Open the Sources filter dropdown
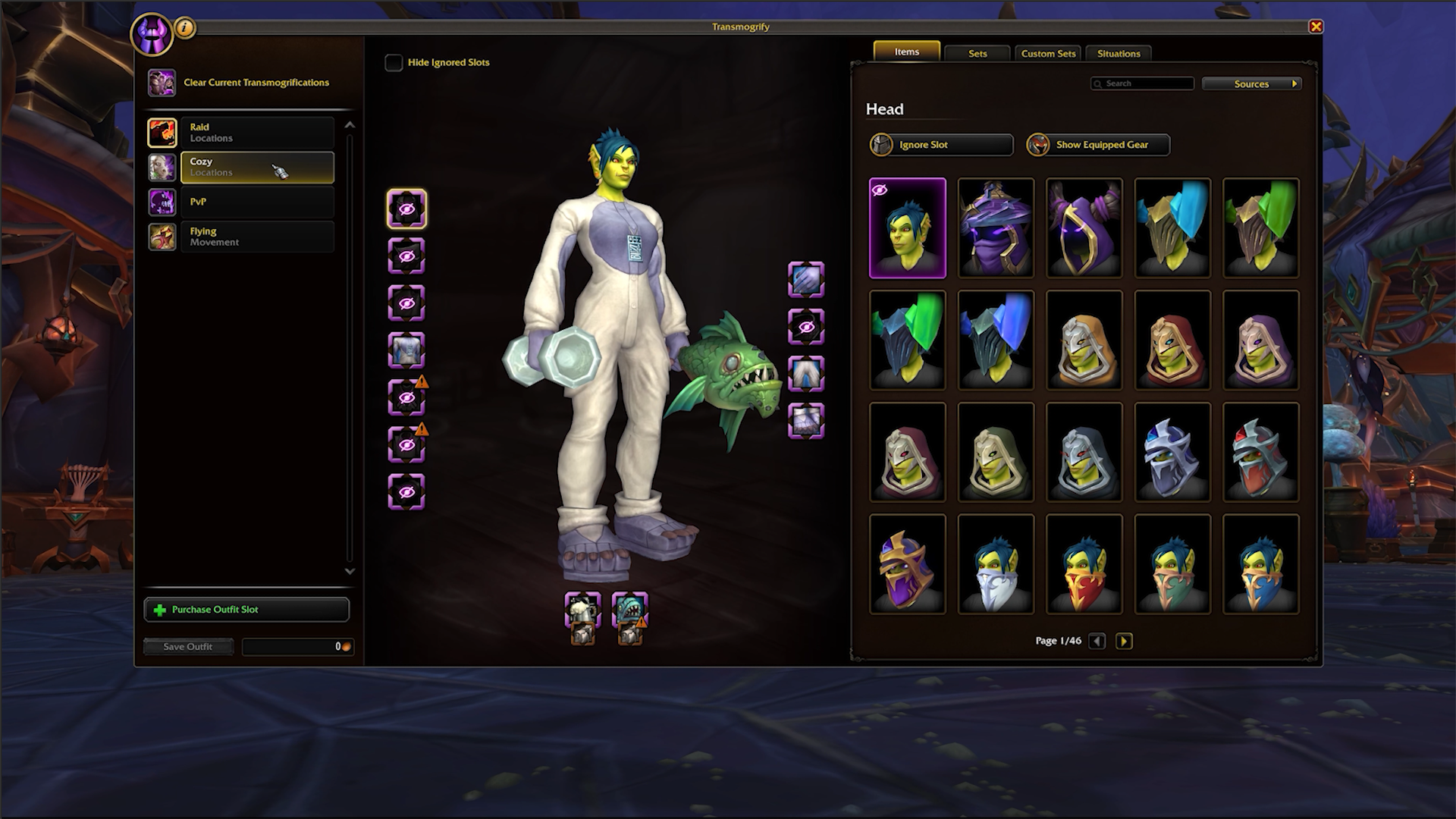The height and width of the screenshot is (819, 1456). point(1251,83)
